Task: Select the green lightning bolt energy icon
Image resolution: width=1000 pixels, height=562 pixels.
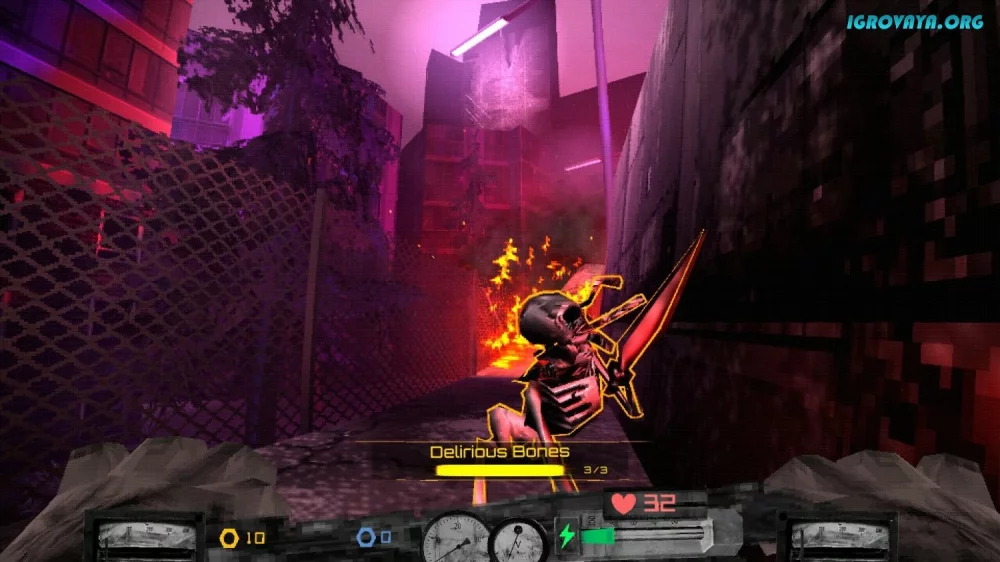Action: [x=567, y=536]
